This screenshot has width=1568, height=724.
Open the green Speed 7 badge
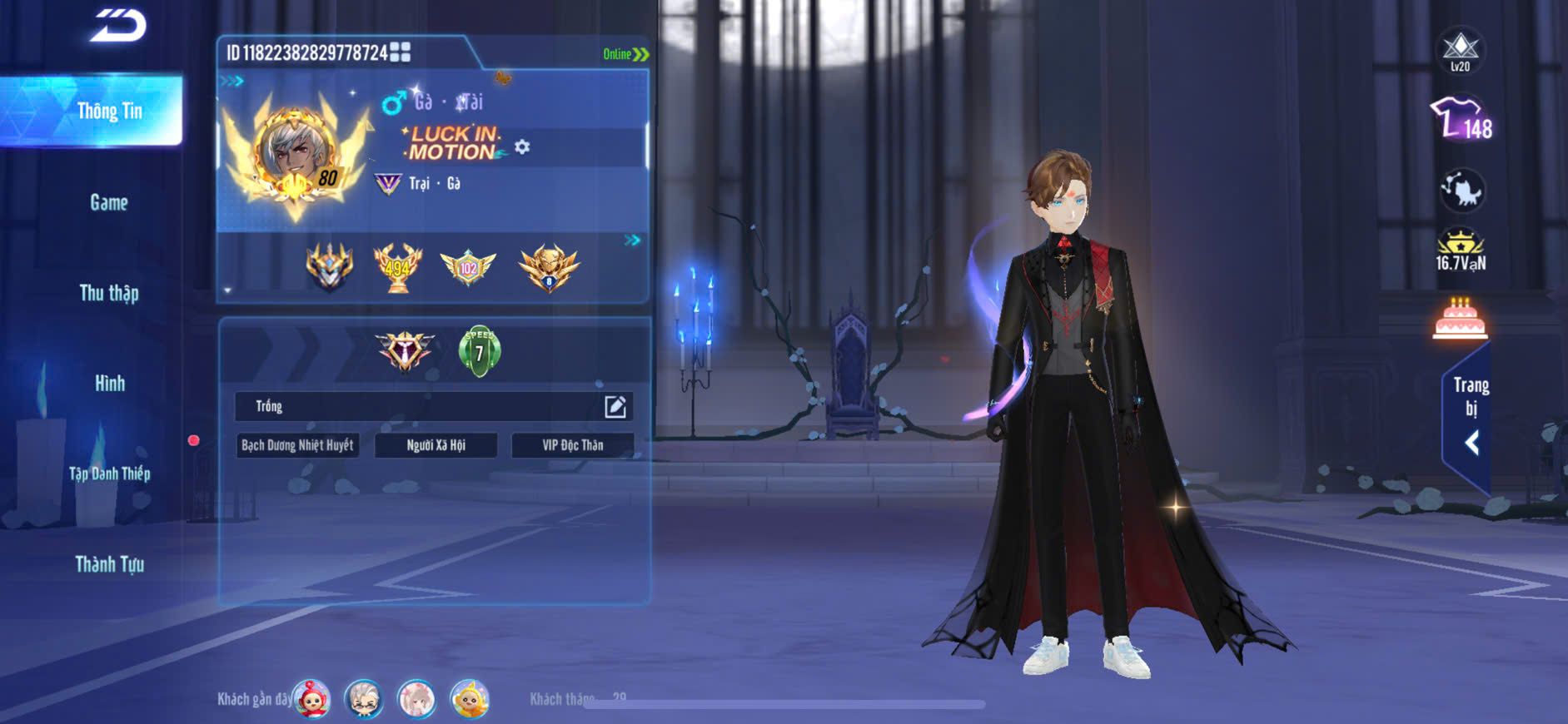[x=479, y=351]
